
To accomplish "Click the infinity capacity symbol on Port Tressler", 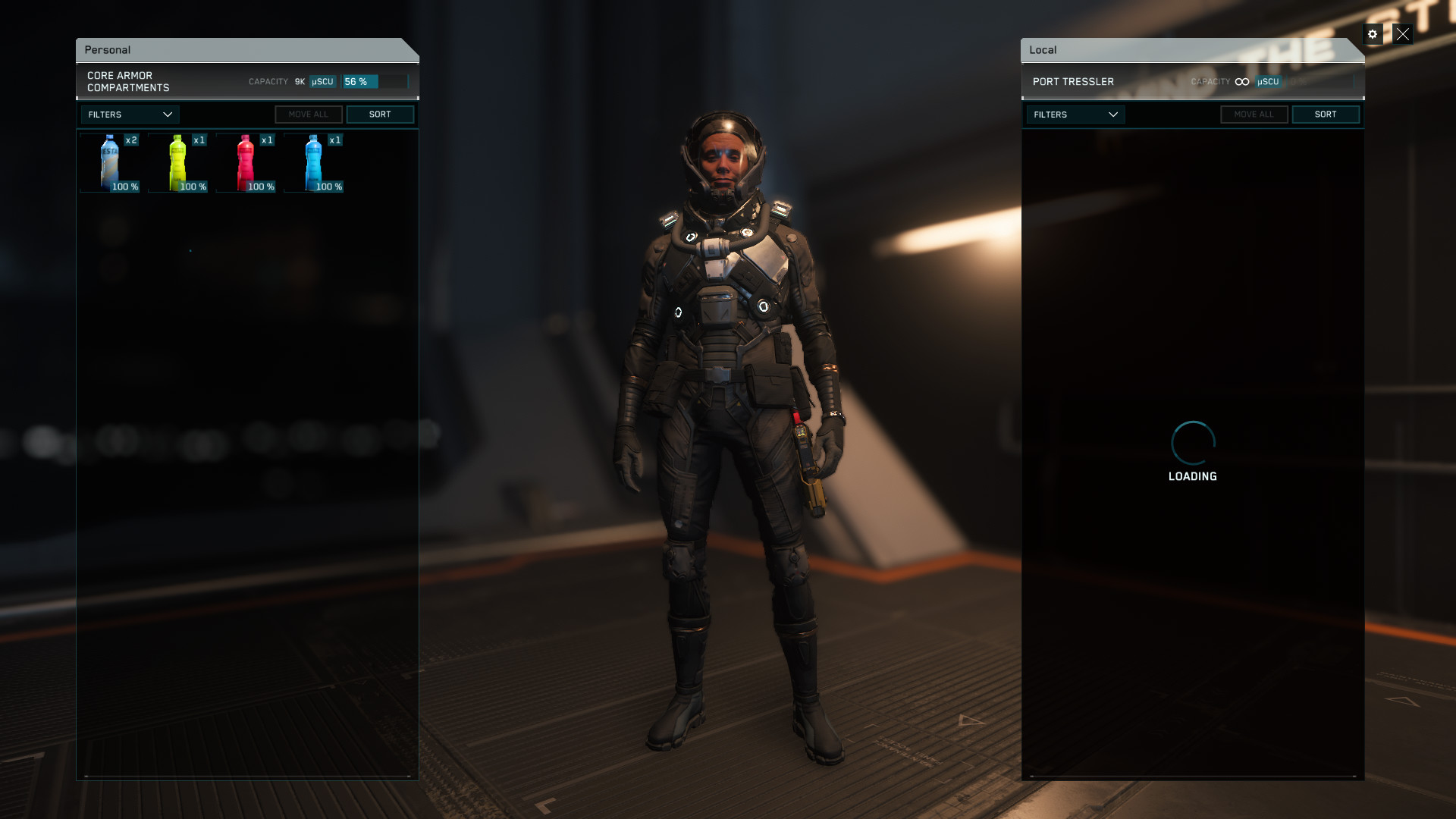I will coord(1241,80).
